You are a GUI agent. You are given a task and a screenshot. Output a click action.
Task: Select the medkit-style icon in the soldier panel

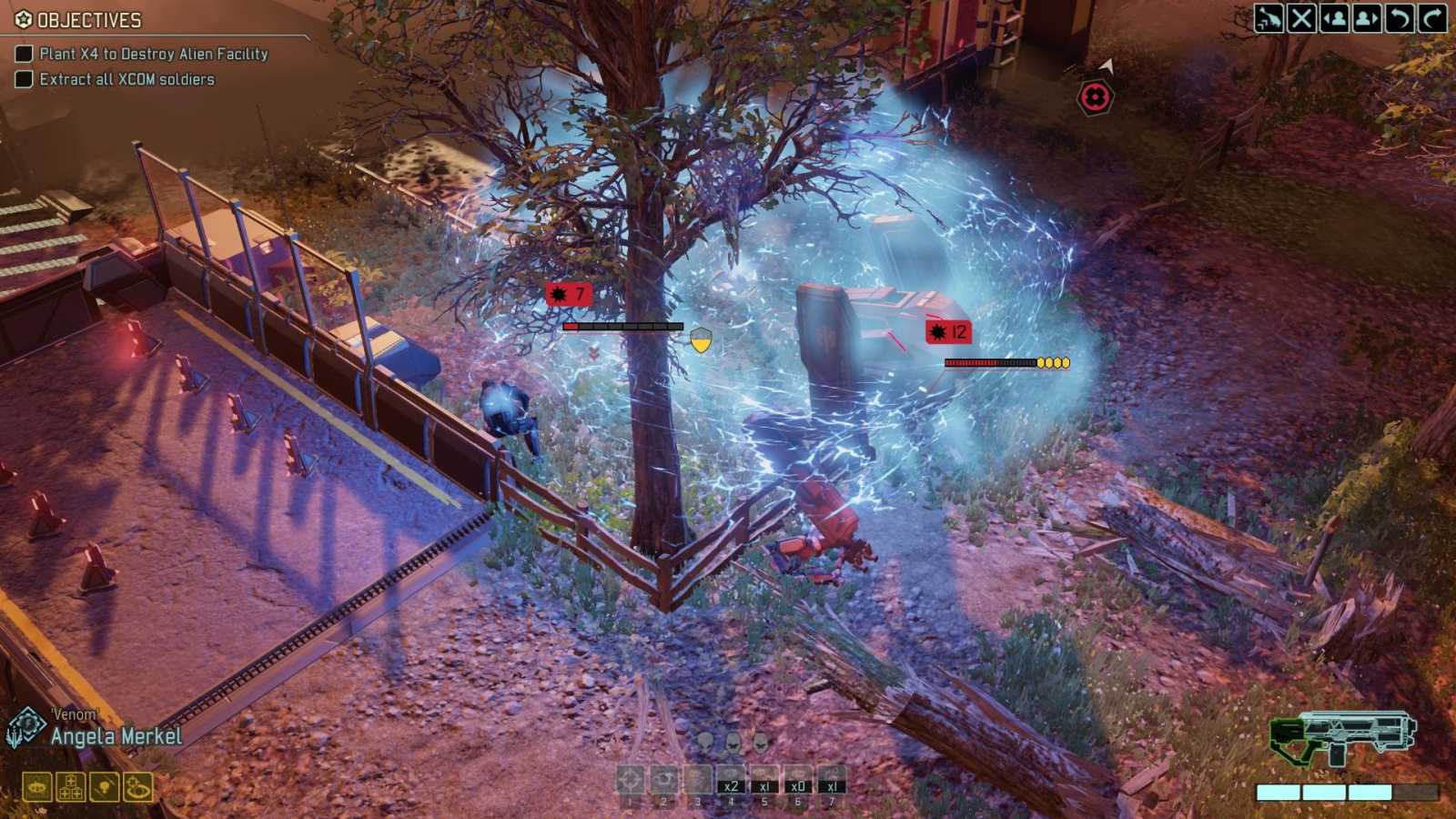(x=71, y=786)
